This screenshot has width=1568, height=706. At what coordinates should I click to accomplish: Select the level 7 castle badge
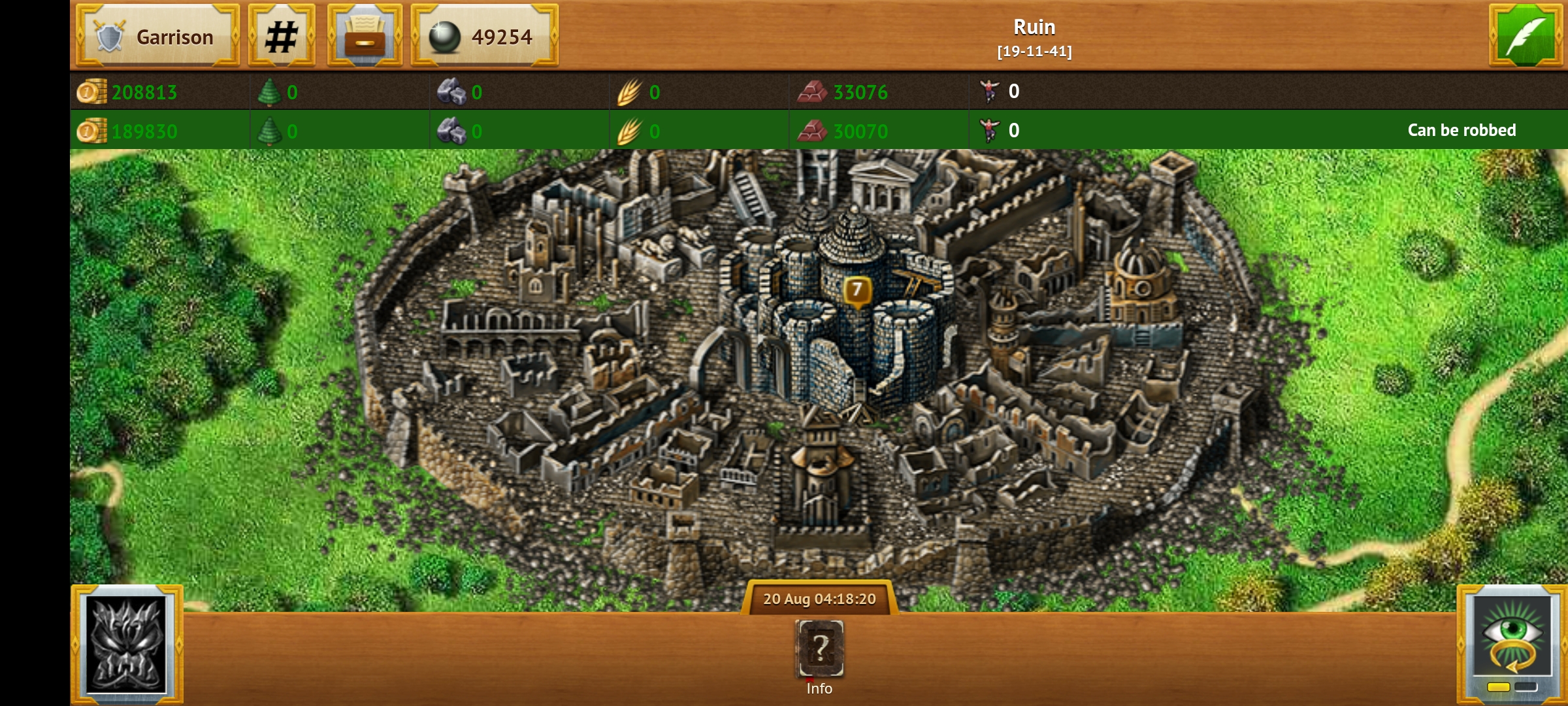[x=857, y=290]
